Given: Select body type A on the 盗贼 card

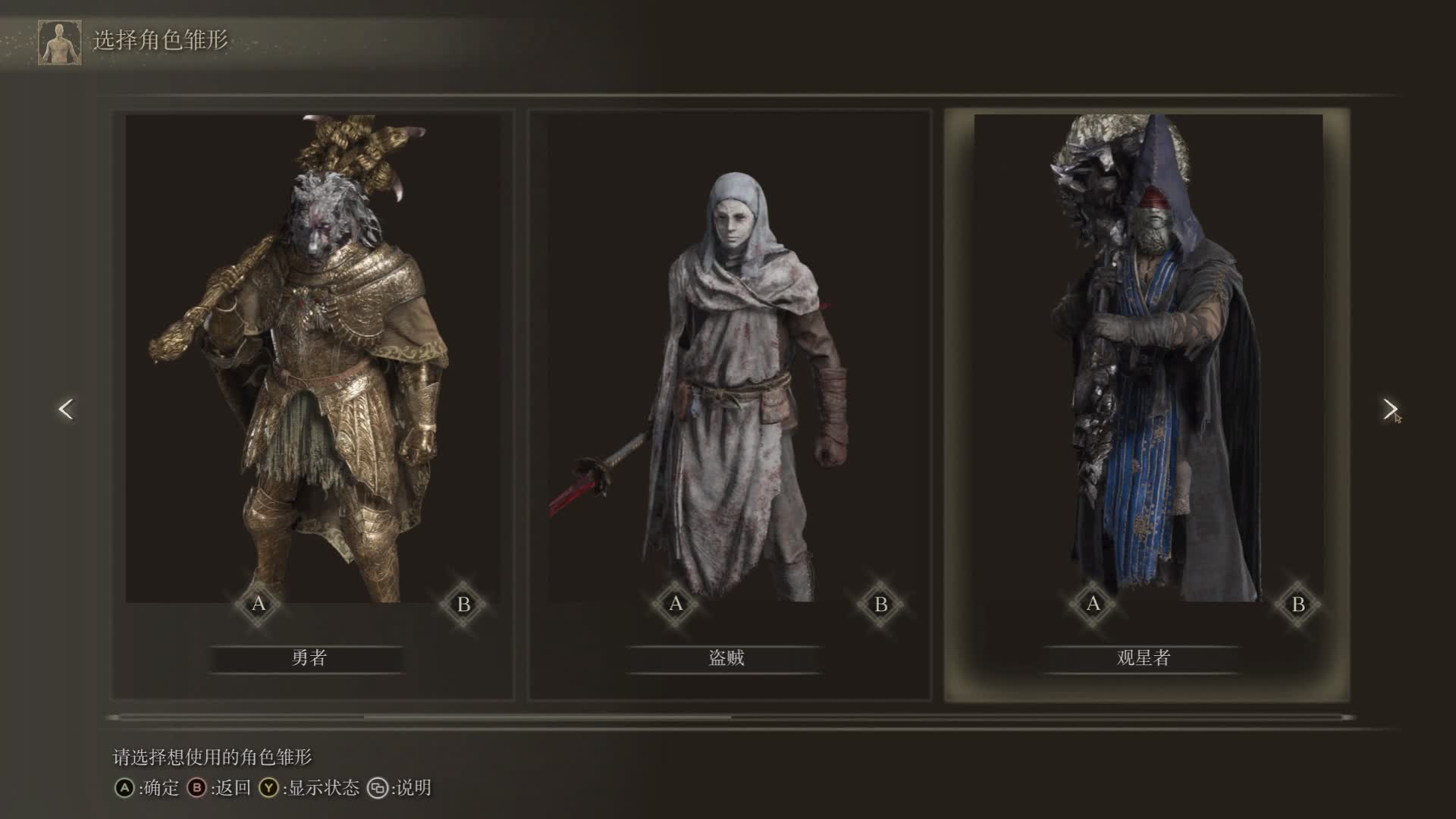Looking at the screenshot, I should click(x=676, y=604).
